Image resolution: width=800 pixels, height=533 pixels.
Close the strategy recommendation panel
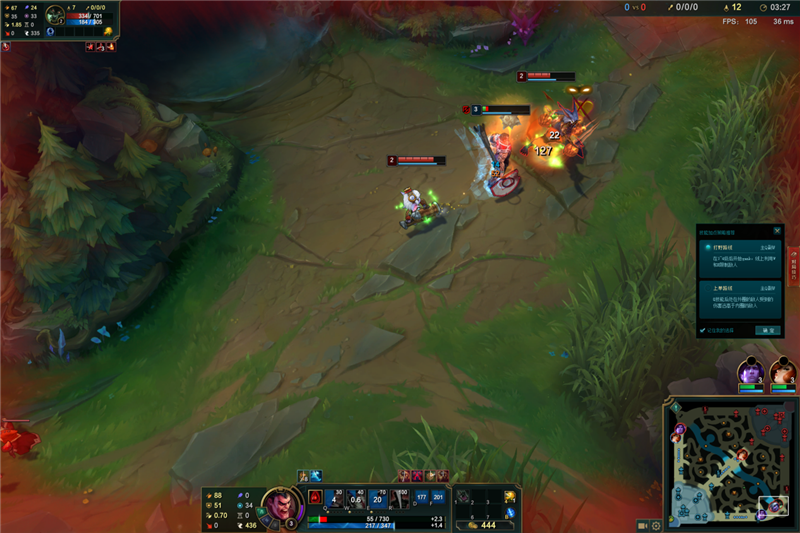(x=777, y=230)
